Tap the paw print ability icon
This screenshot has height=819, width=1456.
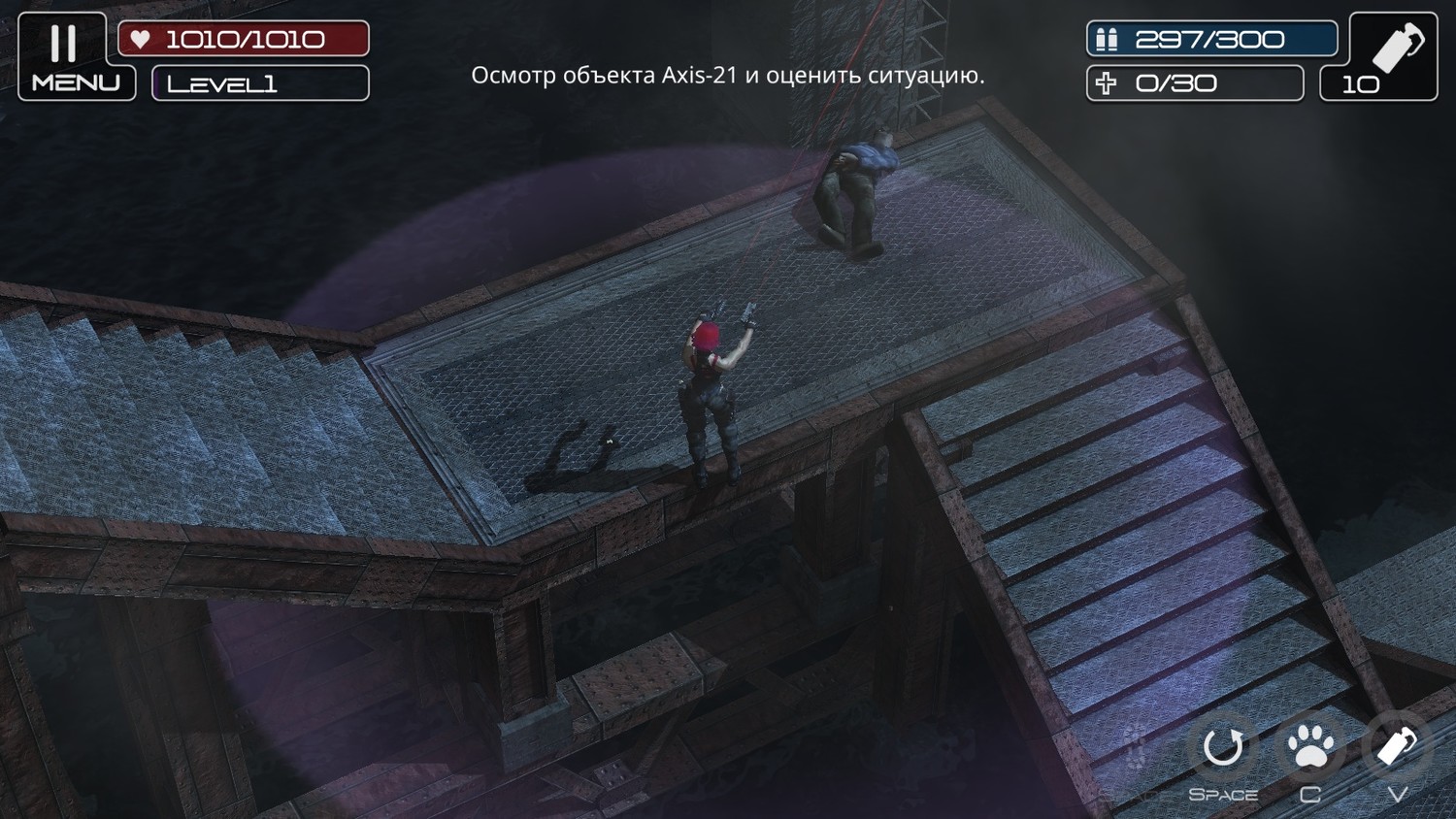1310,748
